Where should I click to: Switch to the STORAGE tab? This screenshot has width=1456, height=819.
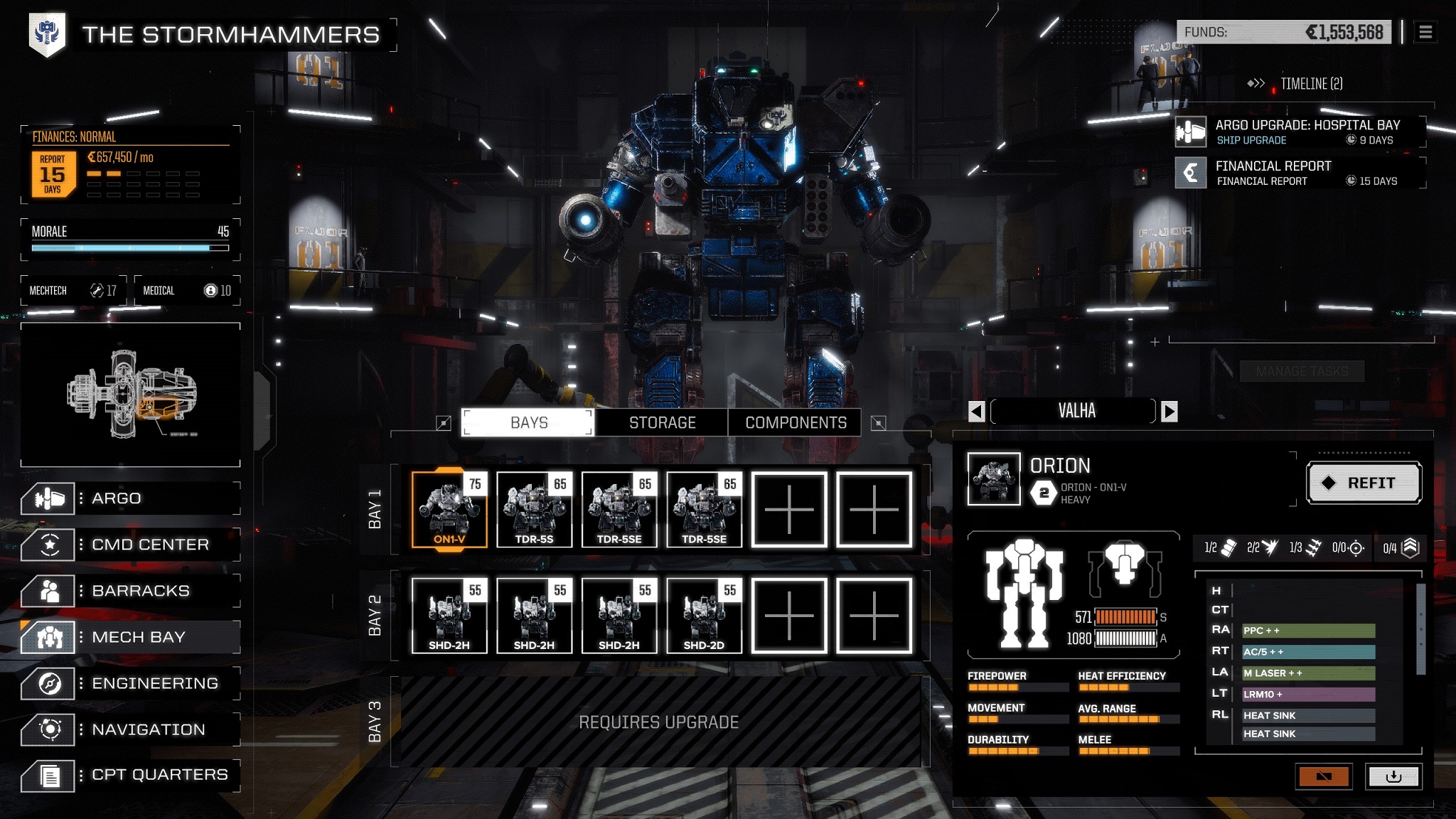[661, 422]
